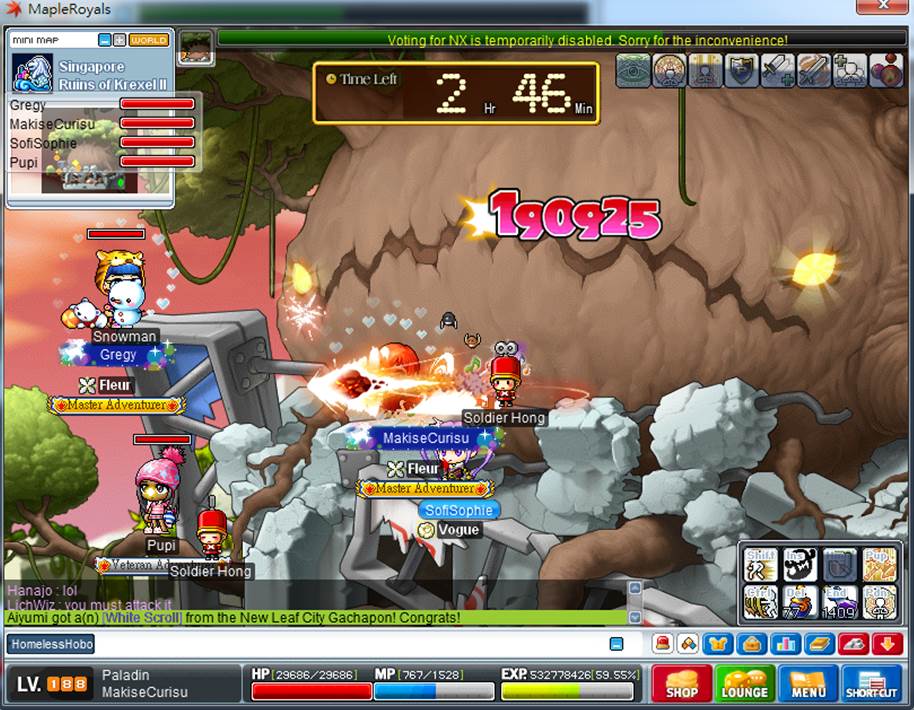The image size is (914, 710).
Task: Toggle the red down arrow quickslot button
Action: (x=887, y=645)
